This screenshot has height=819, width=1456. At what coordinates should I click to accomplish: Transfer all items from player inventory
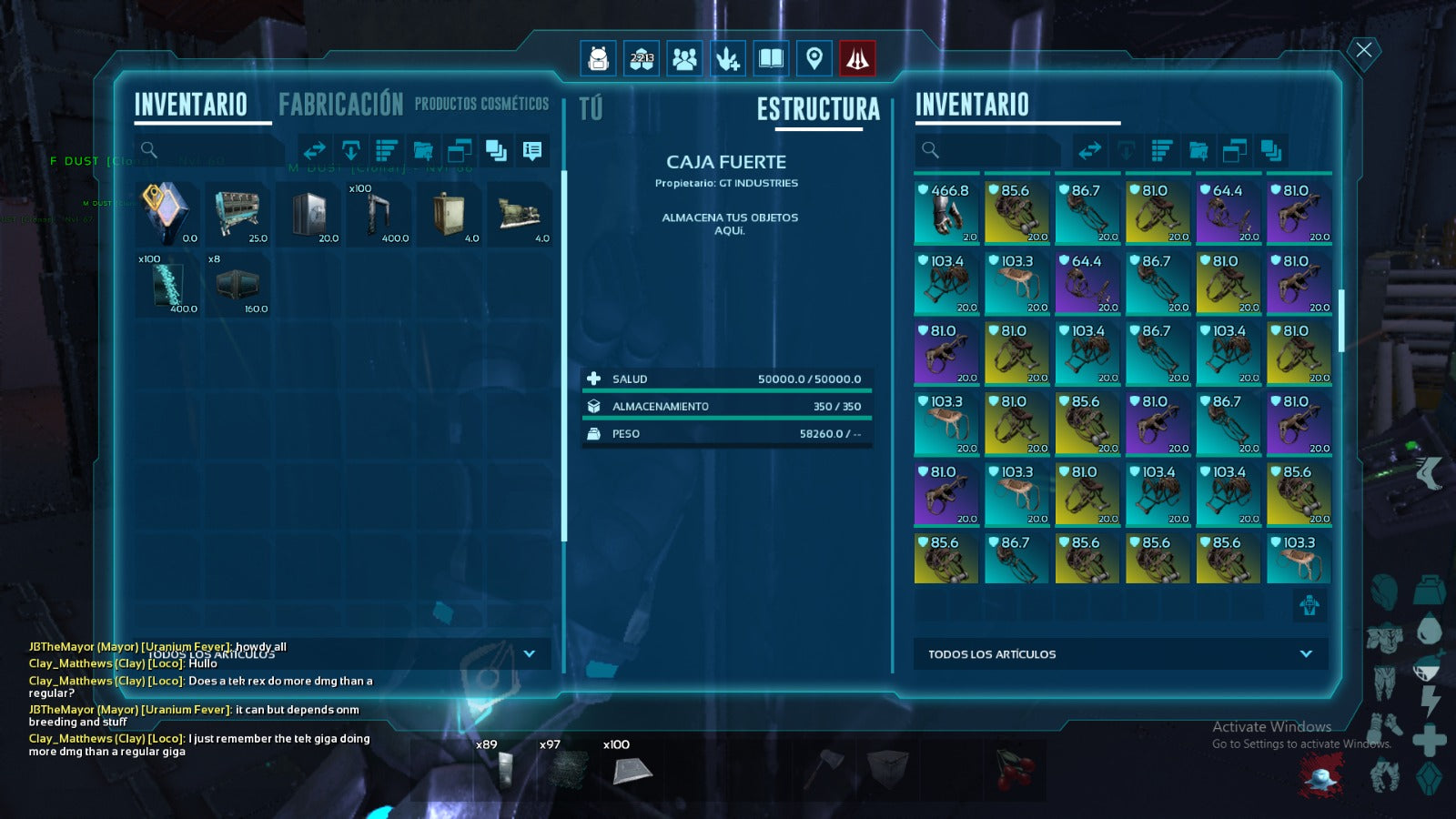315,150
